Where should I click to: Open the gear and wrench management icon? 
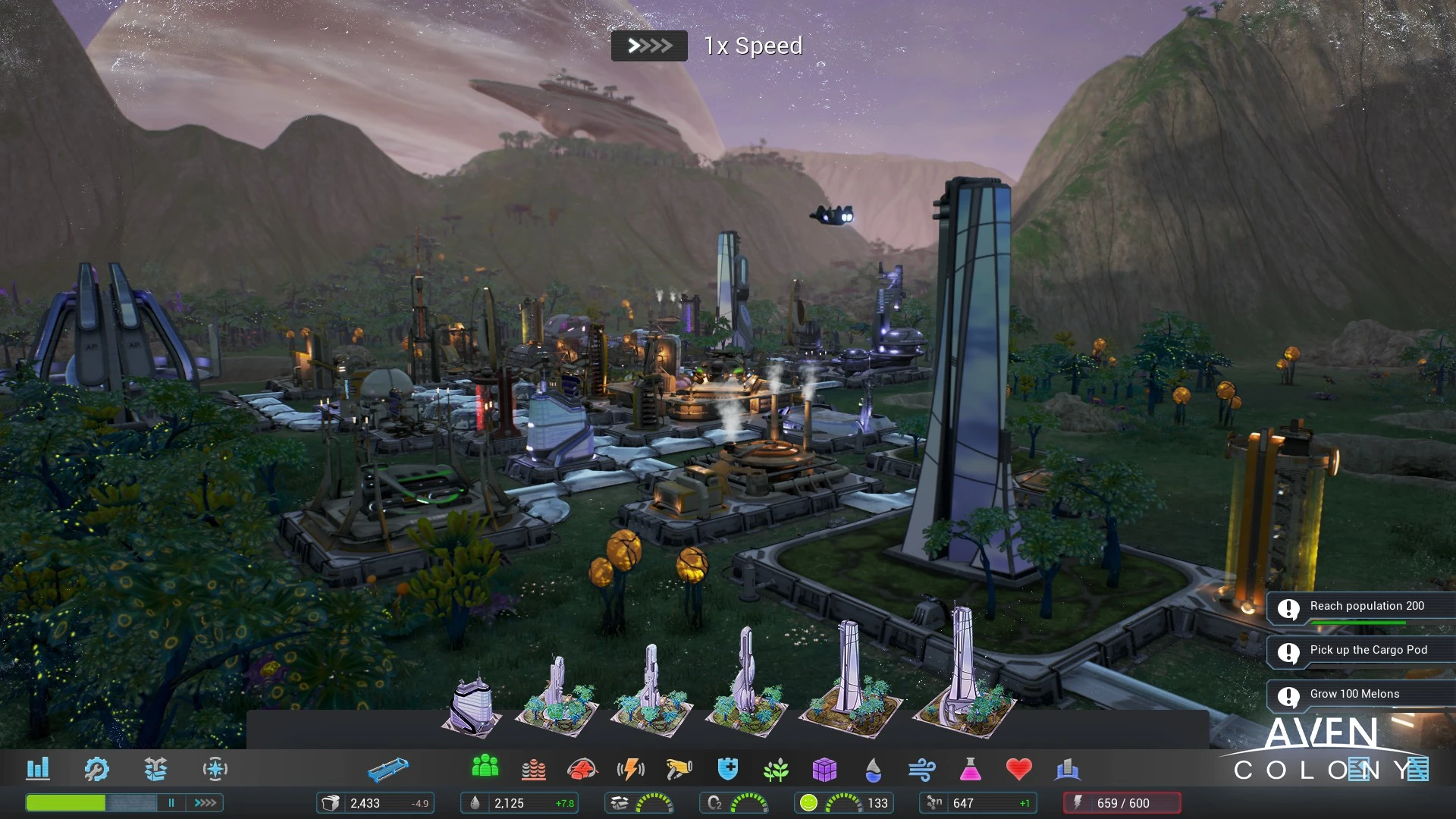click(x=96, y=769)
